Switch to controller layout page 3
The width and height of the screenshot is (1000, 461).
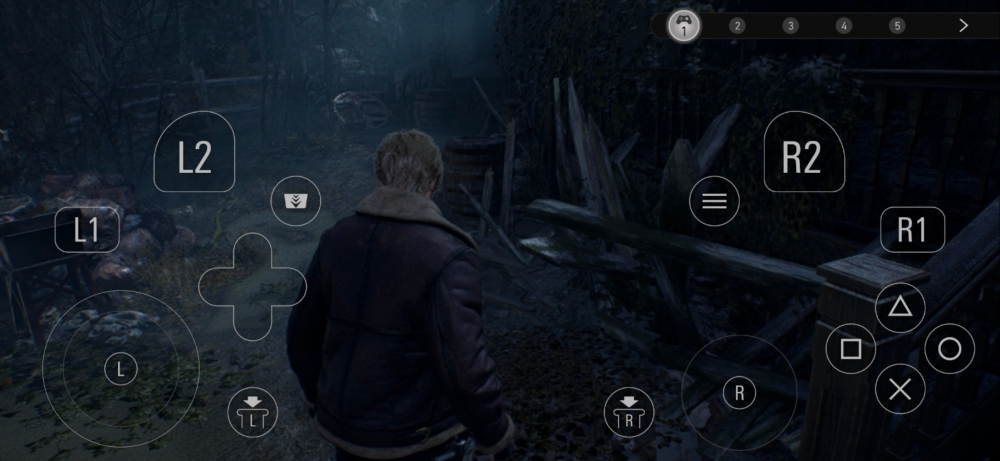click(x=790, y=26)
